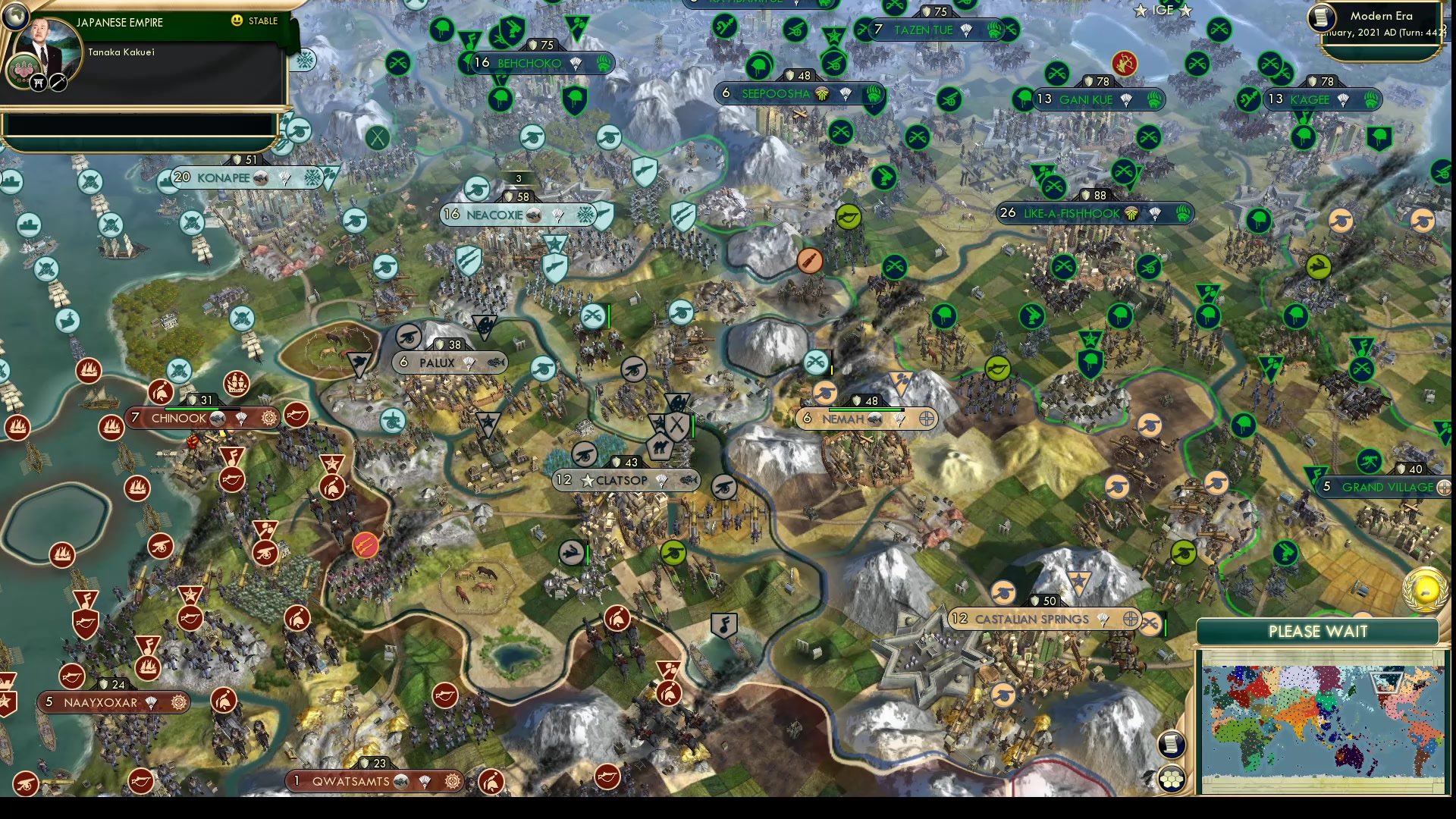
Task: Click the STABLE happiness smiley indicator
Action: (237, 20)
